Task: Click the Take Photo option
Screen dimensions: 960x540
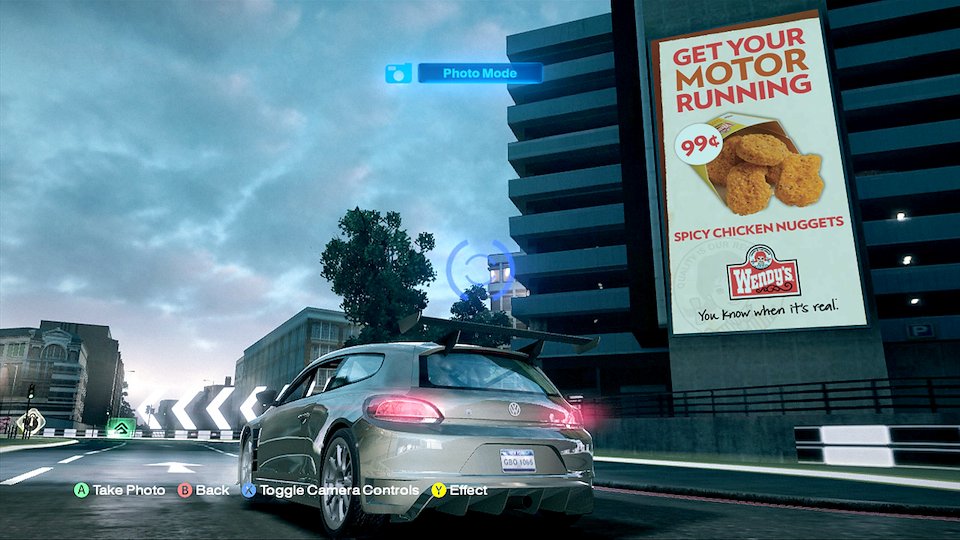Action: 119,490
